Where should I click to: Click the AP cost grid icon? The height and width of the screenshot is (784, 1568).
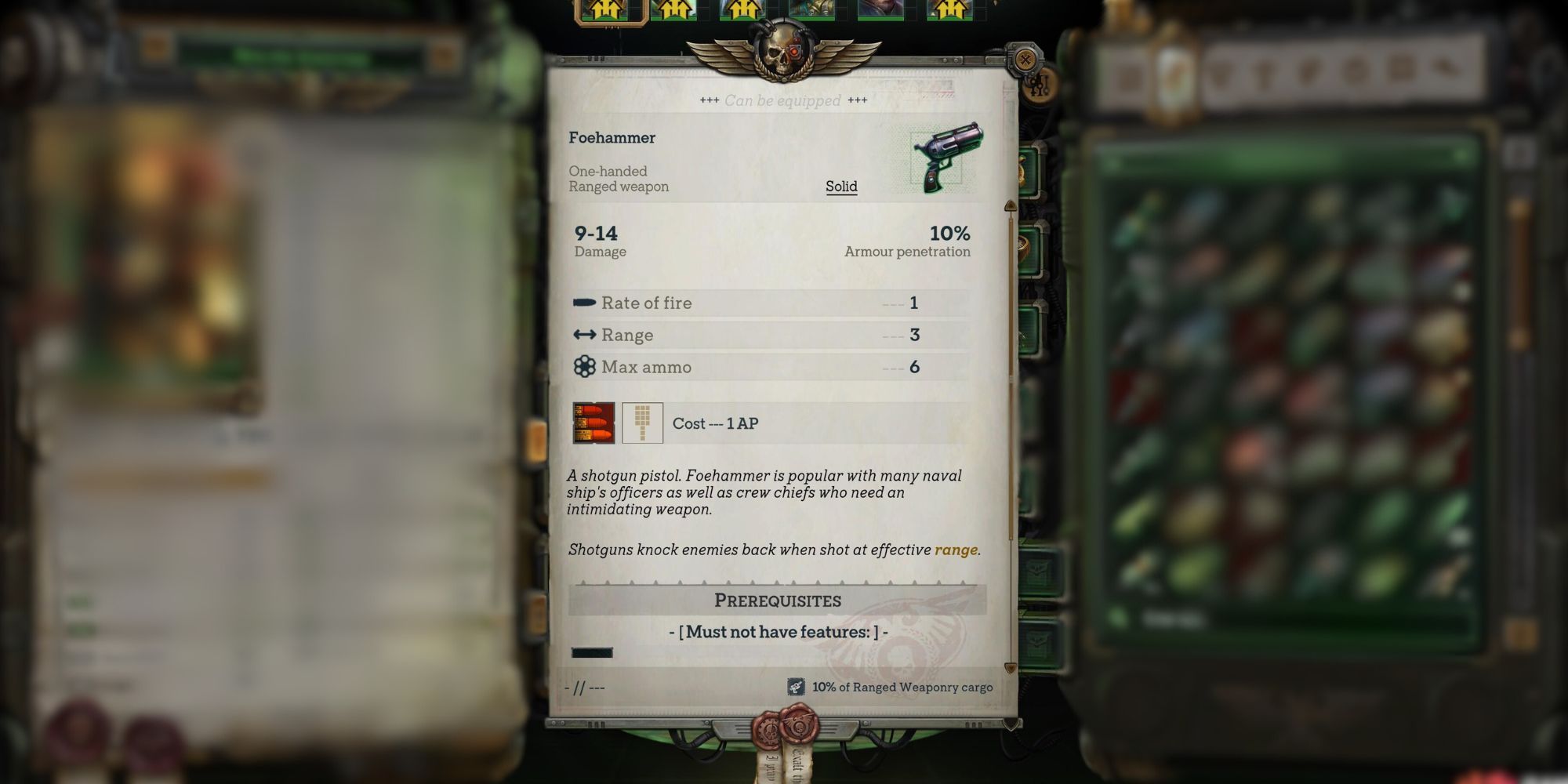(x=641, y=423)
